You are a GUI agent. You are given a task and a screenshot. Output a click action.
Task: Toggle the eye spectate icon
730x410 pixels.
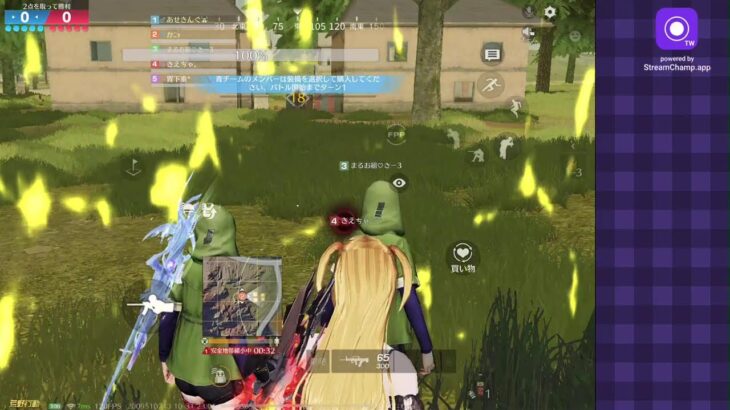(x=399, y=183)
